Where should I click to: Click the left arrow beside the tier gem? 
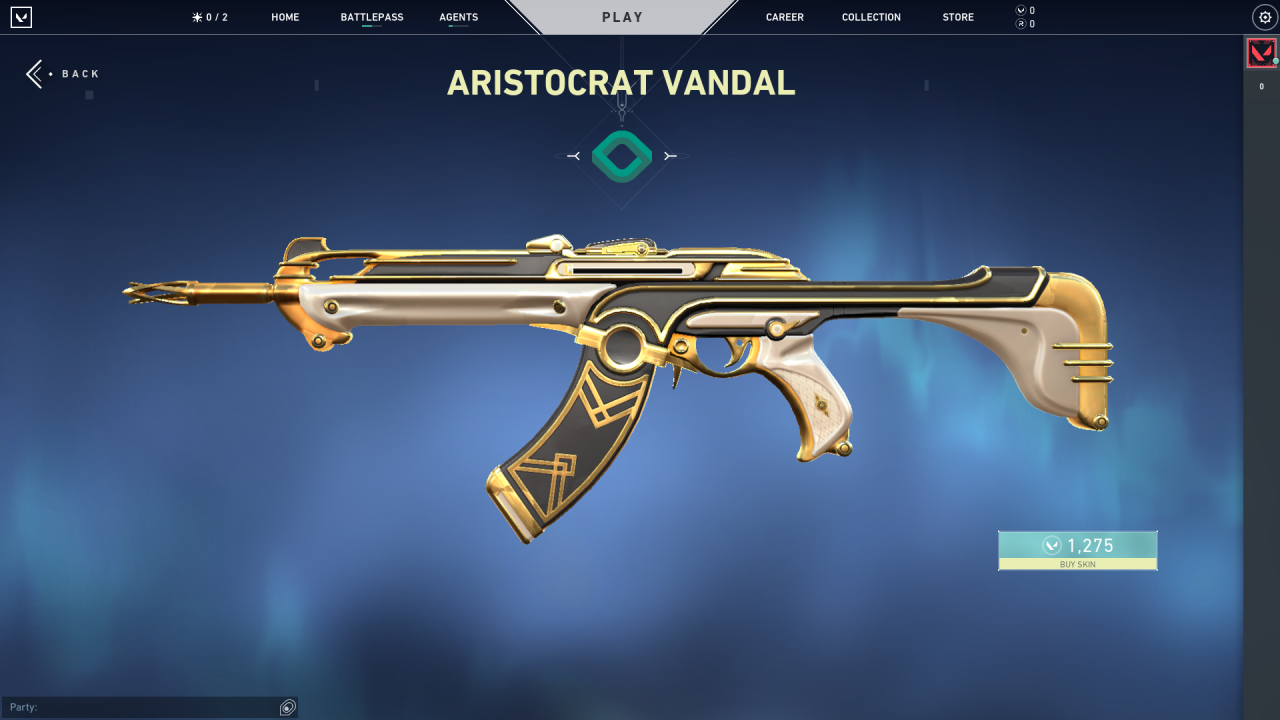click(575, 156)
